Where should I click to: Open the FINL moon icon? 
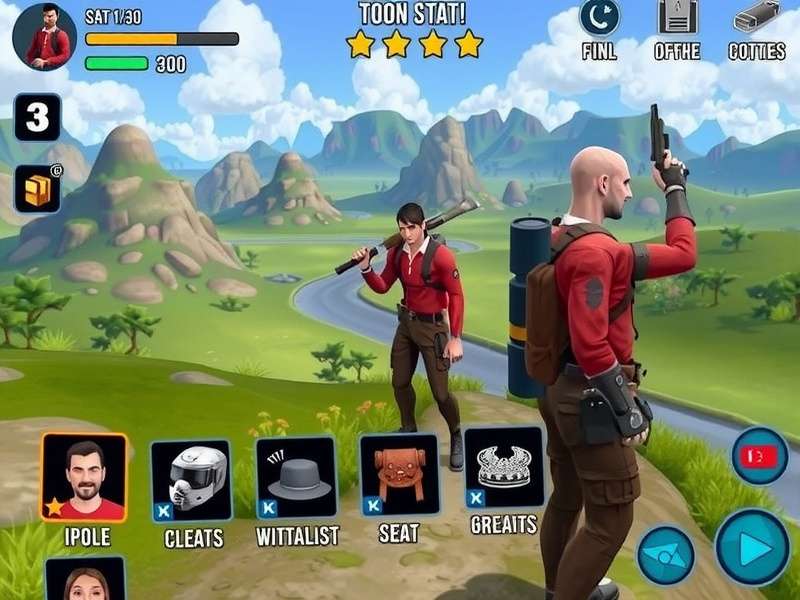point(599,17)
